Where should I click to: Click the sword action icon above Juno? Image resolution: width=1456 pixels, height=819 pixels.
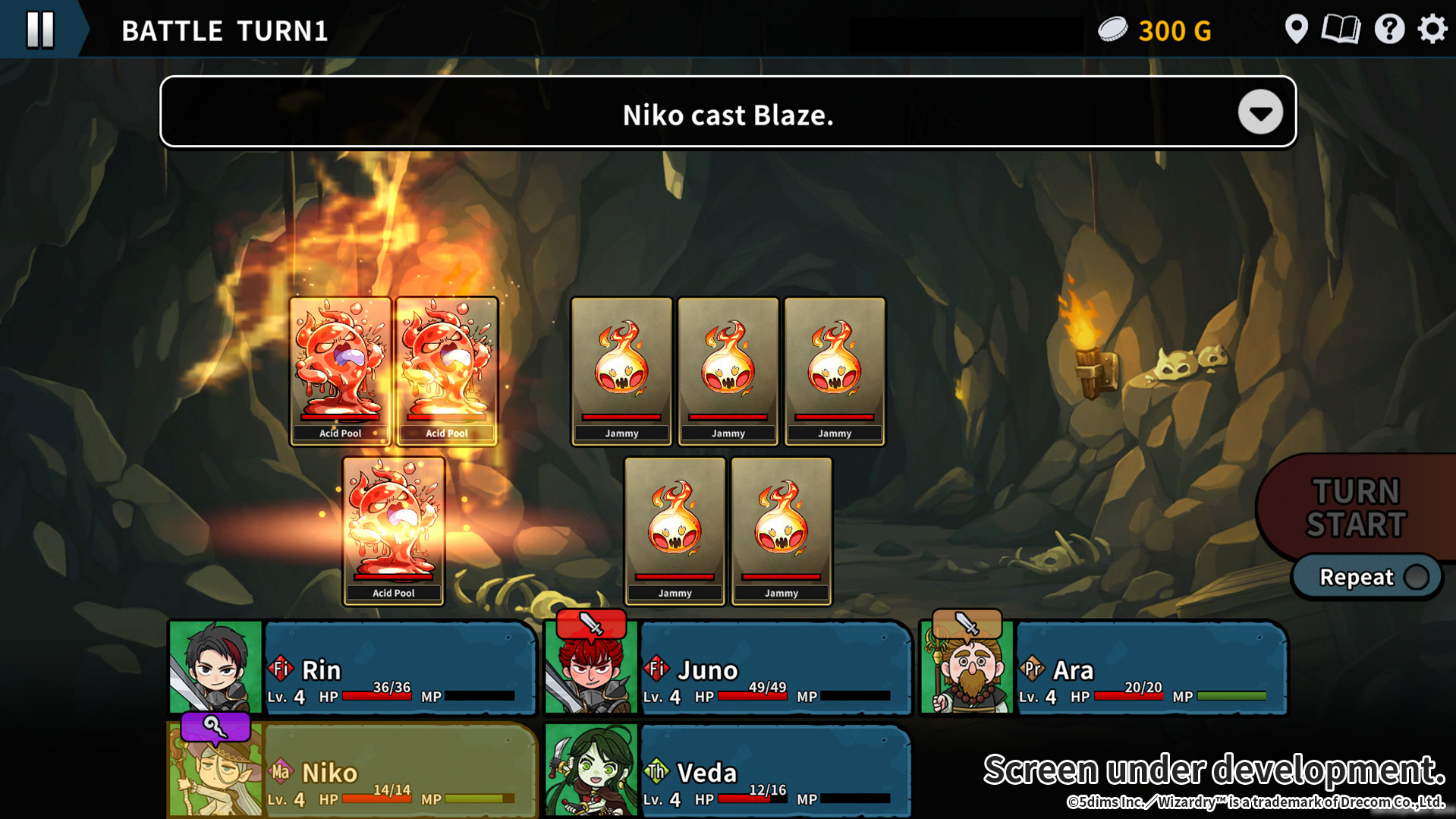point(591,624)
